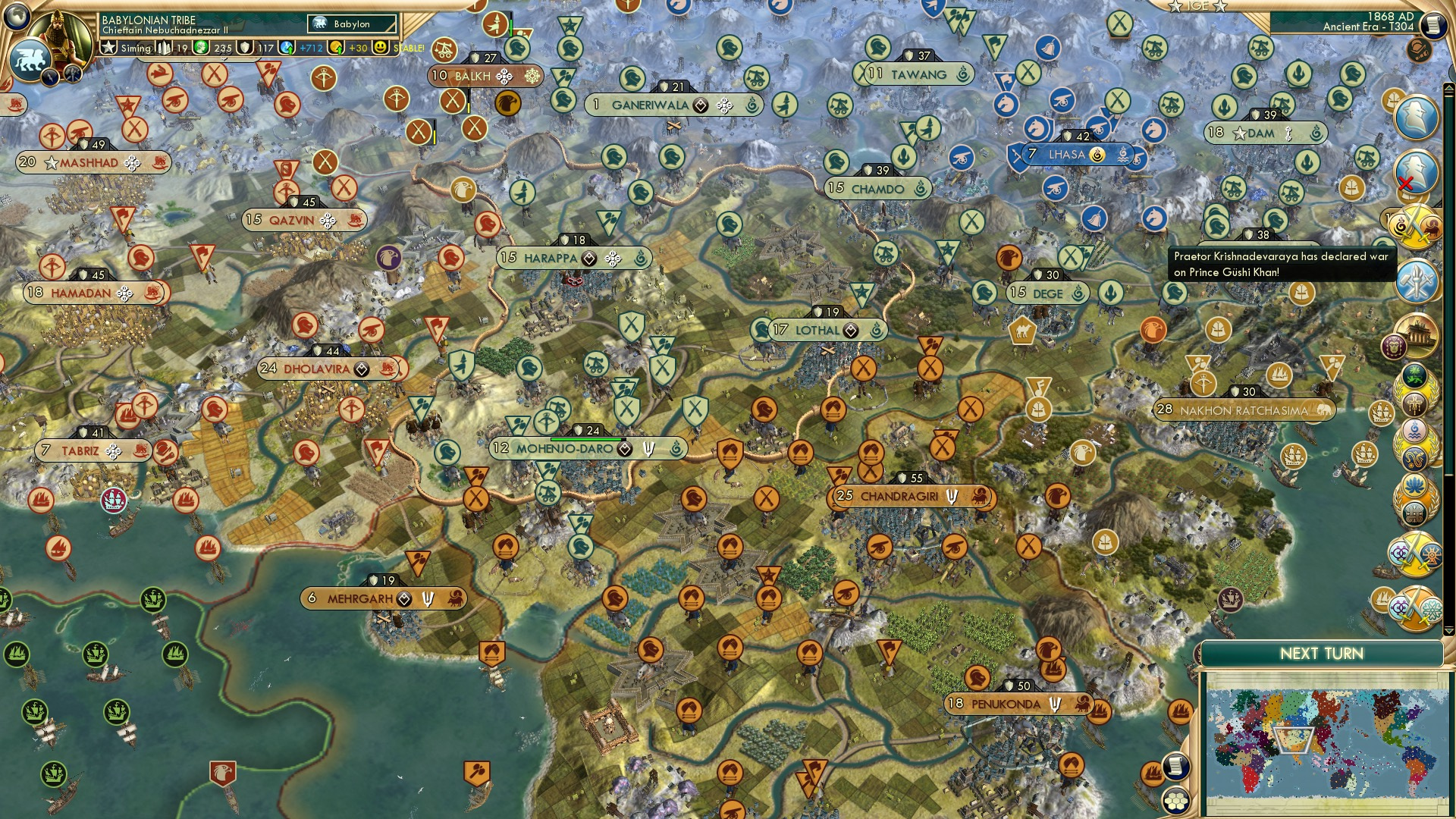Click the science icon showing +712
The image size is (1456, 819).
285,49
